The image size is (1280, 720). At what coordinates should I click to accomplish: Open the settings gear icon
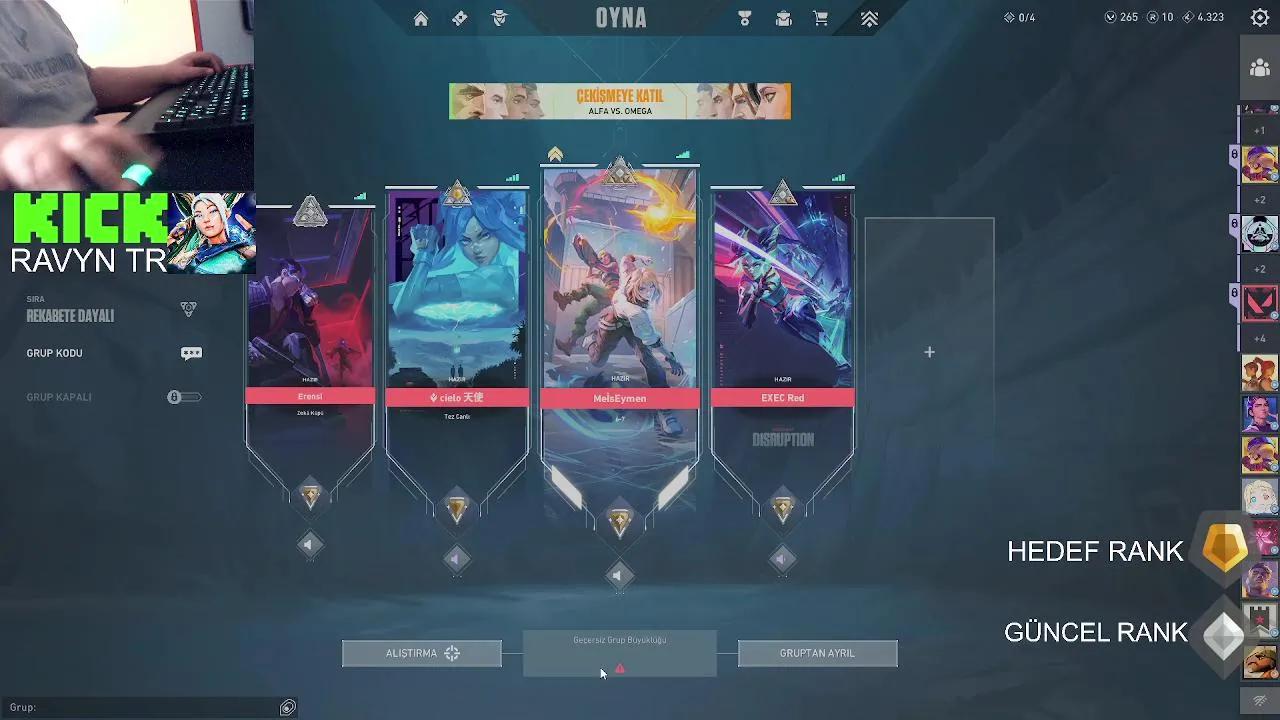click(1258, 17)
